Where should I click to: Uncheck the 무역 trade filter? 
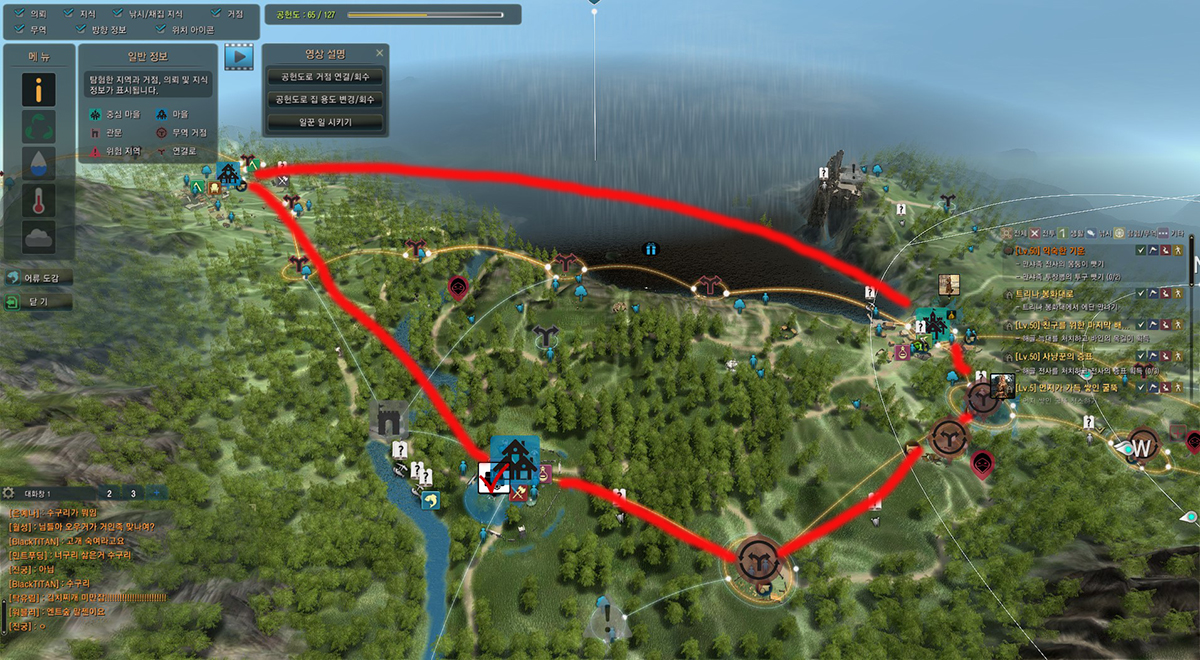[21, 29]
